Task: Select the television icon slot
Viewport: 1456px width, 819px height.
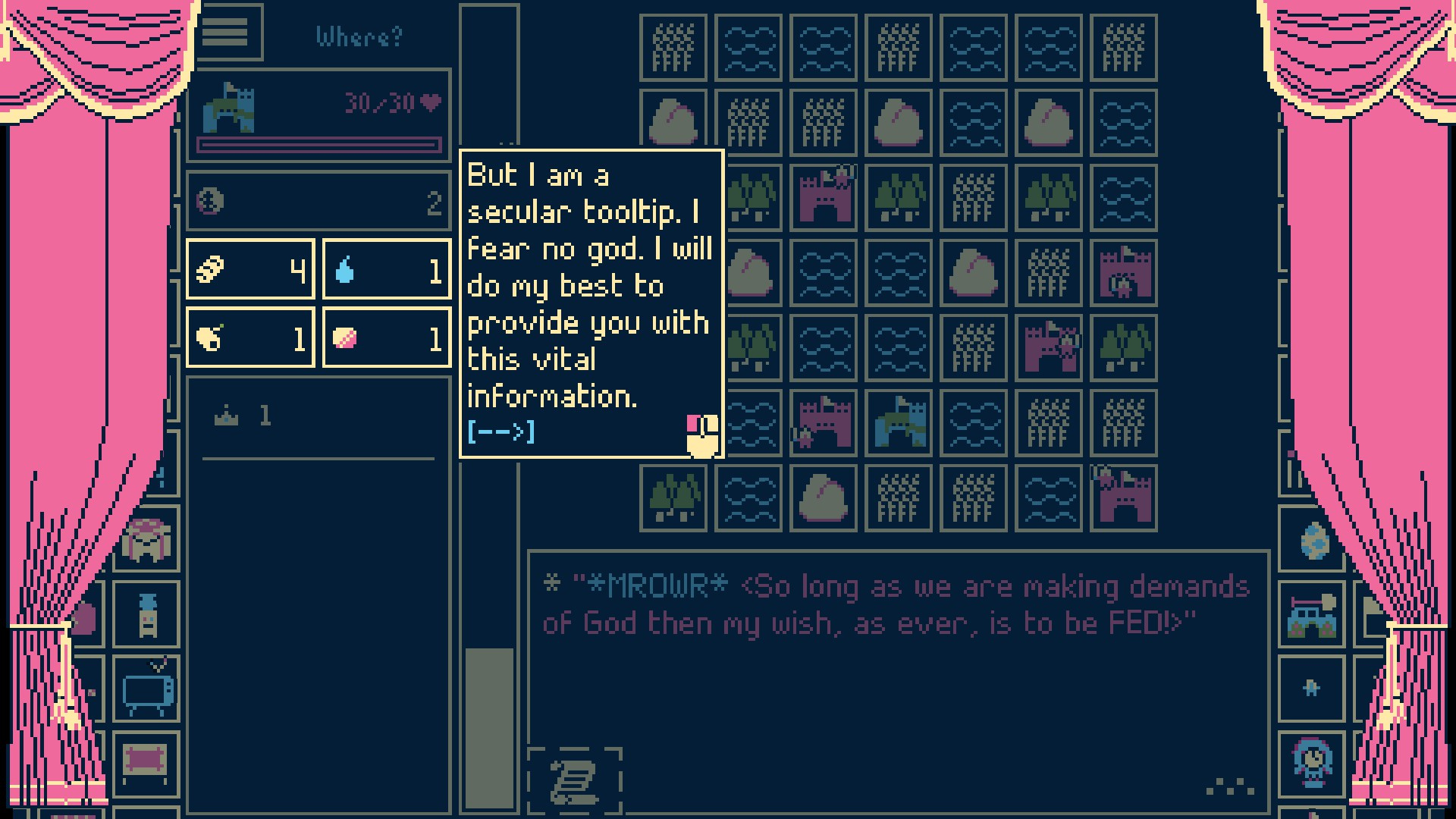Action: [147, 689]
